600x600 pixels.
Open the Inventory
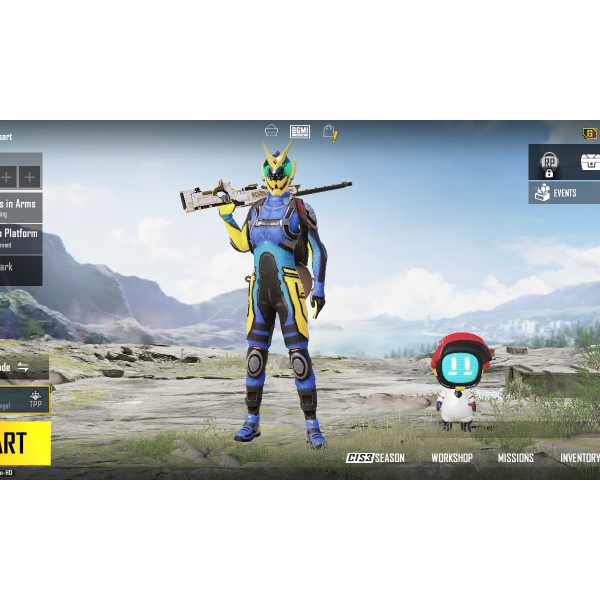pos(580,458)
